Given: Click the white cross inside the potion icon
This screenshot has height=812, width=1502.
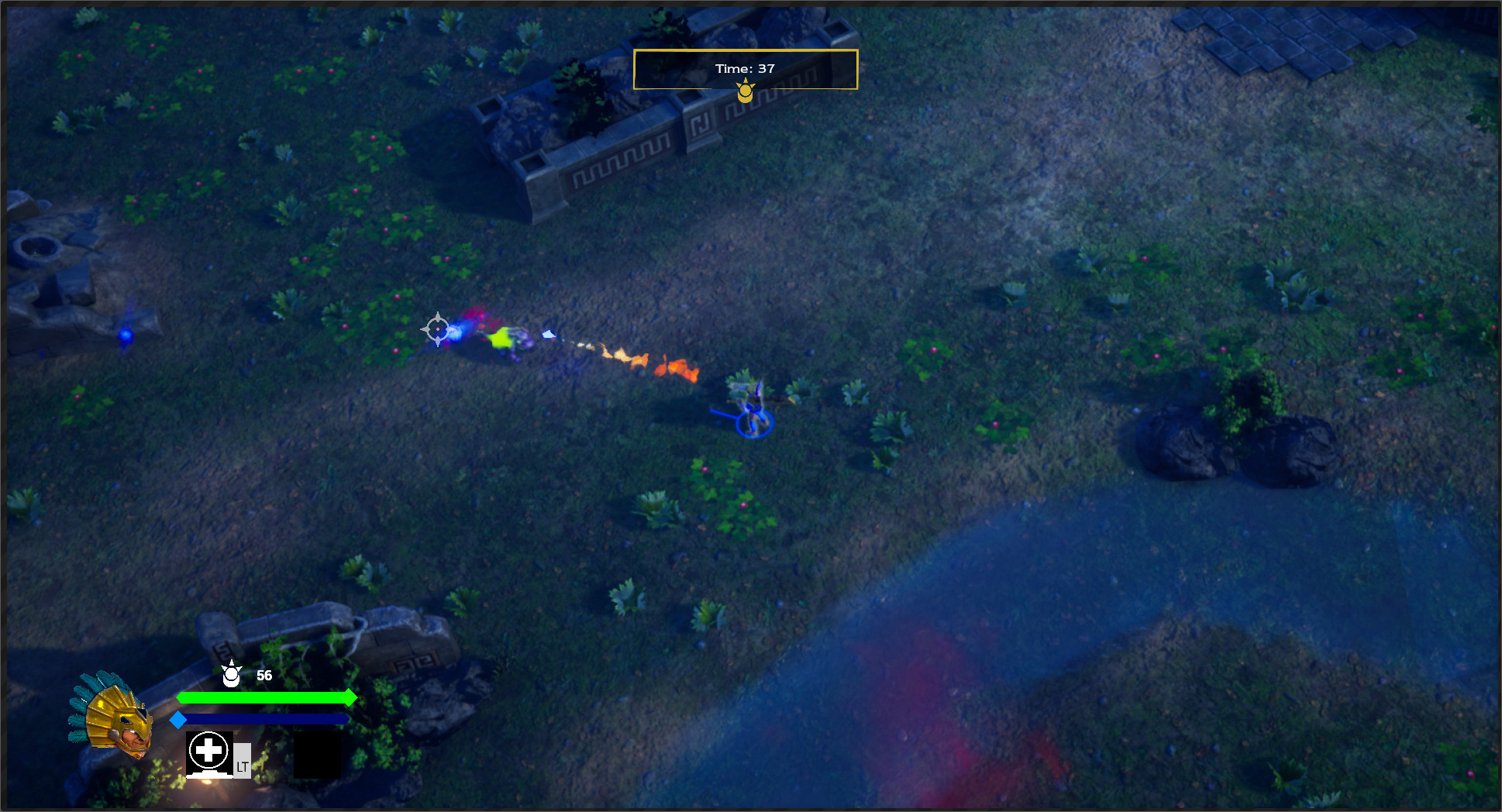Looking at the screenshot, I should coord(208,749).
